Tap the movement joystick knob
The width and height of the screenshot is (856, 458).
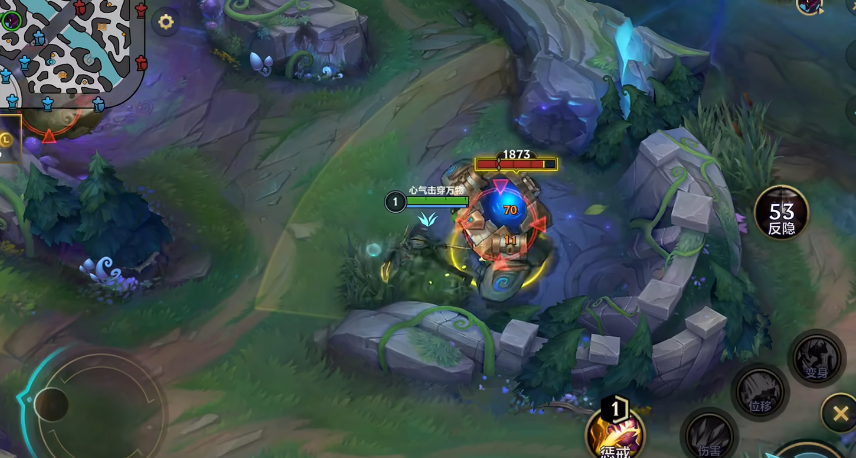[51, 404]
